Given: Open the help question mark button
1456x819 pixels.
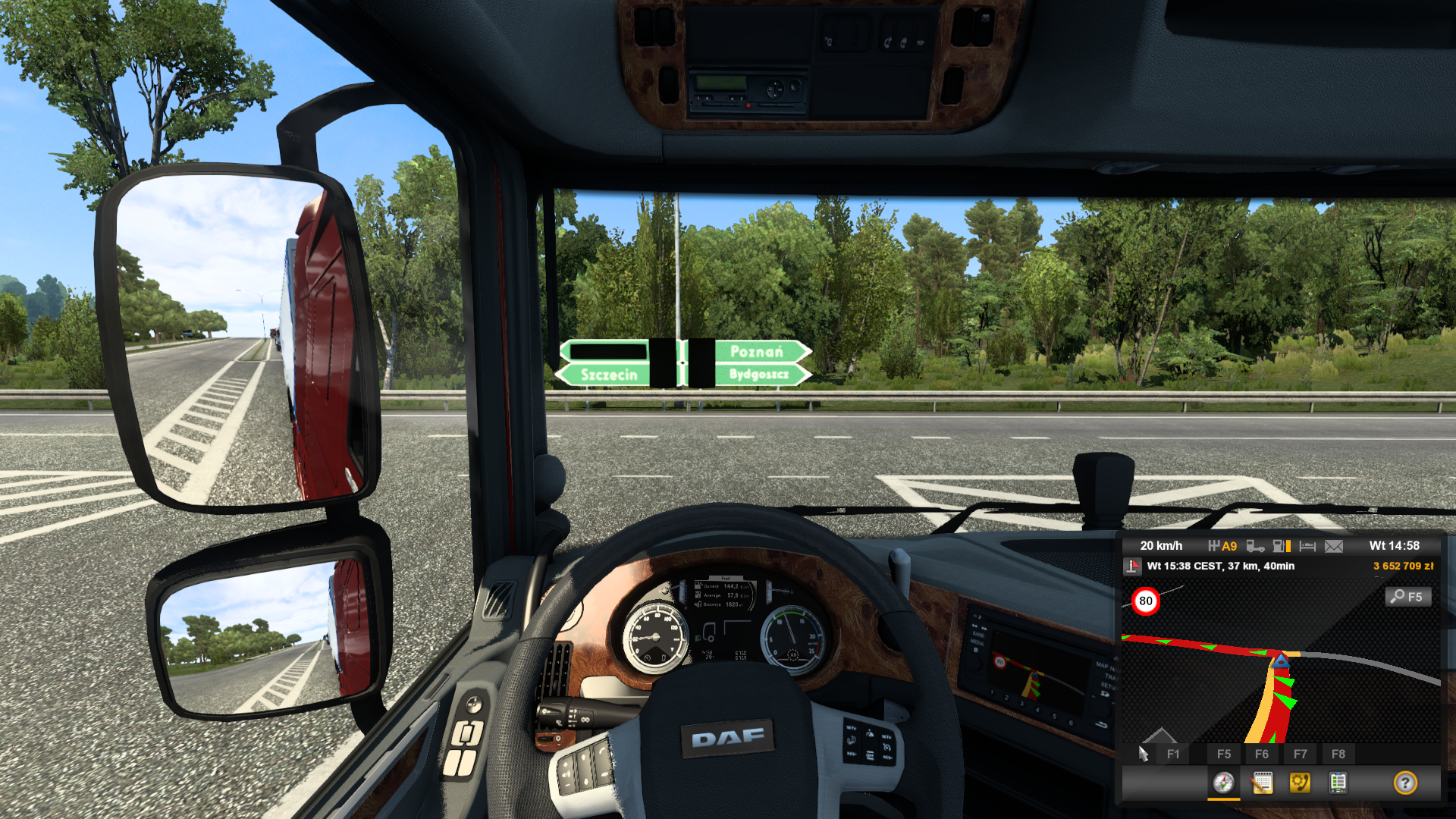Looking at the screenshot, I should 1405,783.
